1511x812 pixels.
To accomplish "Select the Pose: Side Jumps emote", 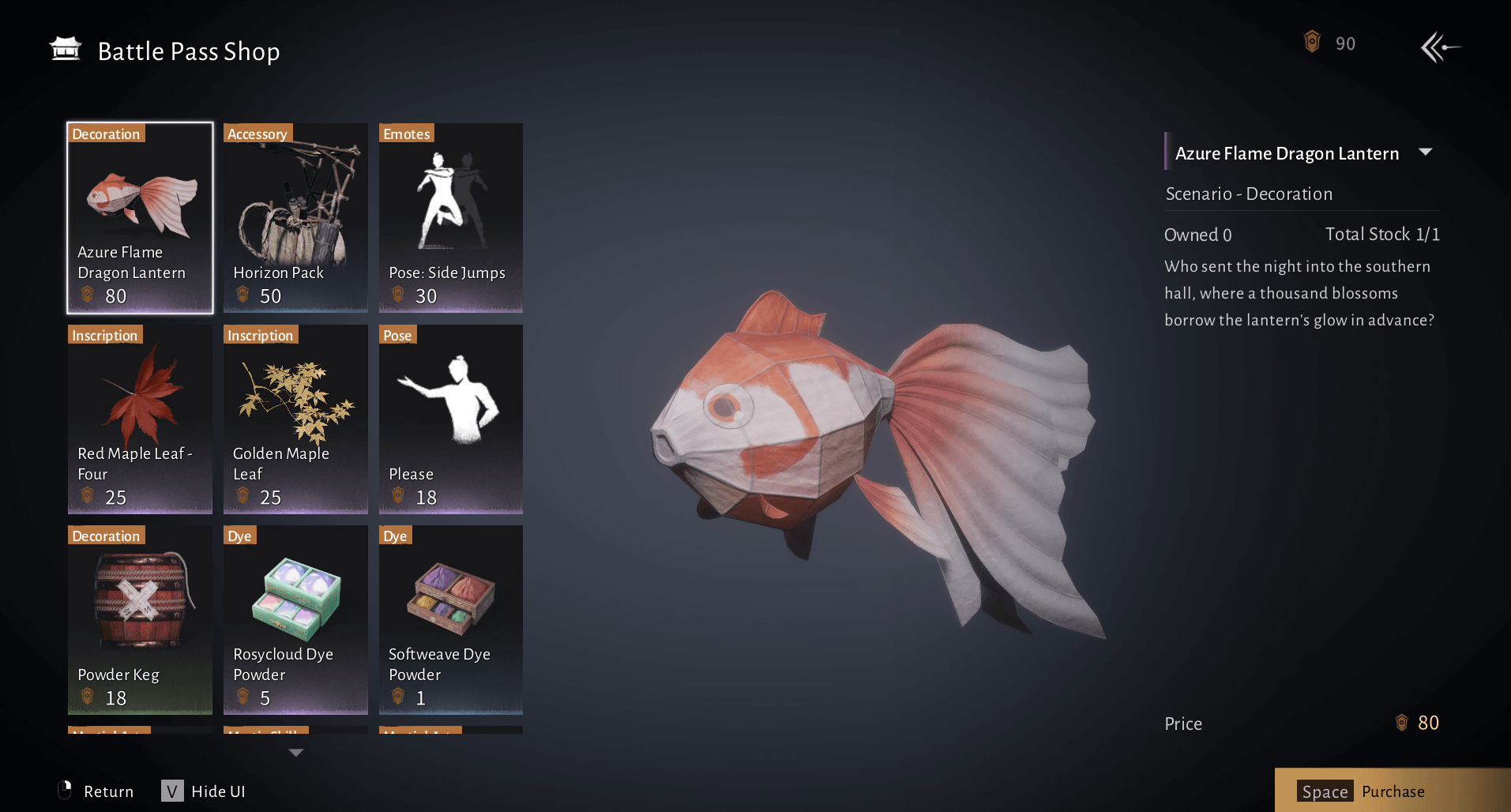I will coord(451,217).
